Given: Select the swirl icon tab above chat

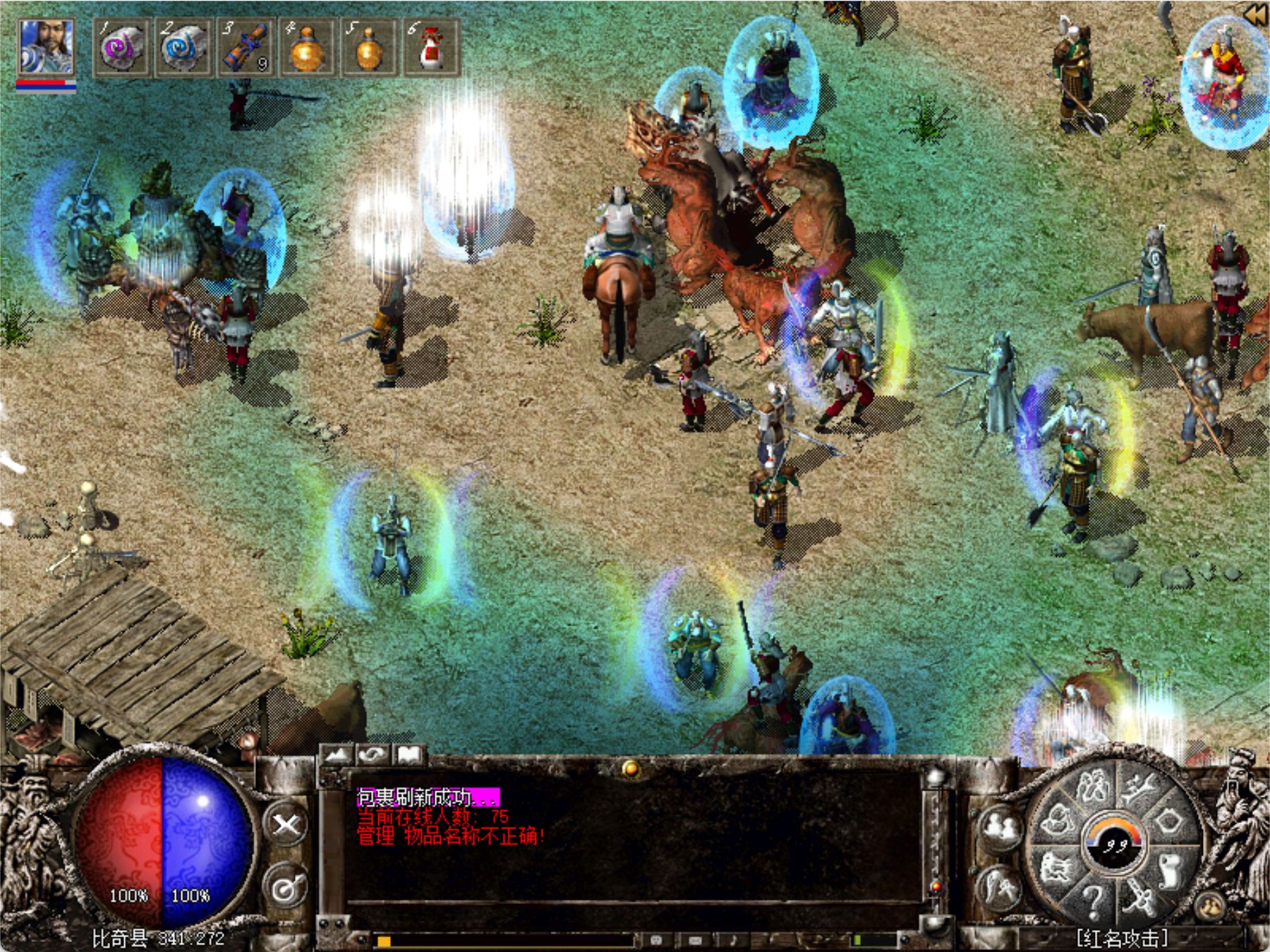Looking at the screenshot, I should pos(373,755).
